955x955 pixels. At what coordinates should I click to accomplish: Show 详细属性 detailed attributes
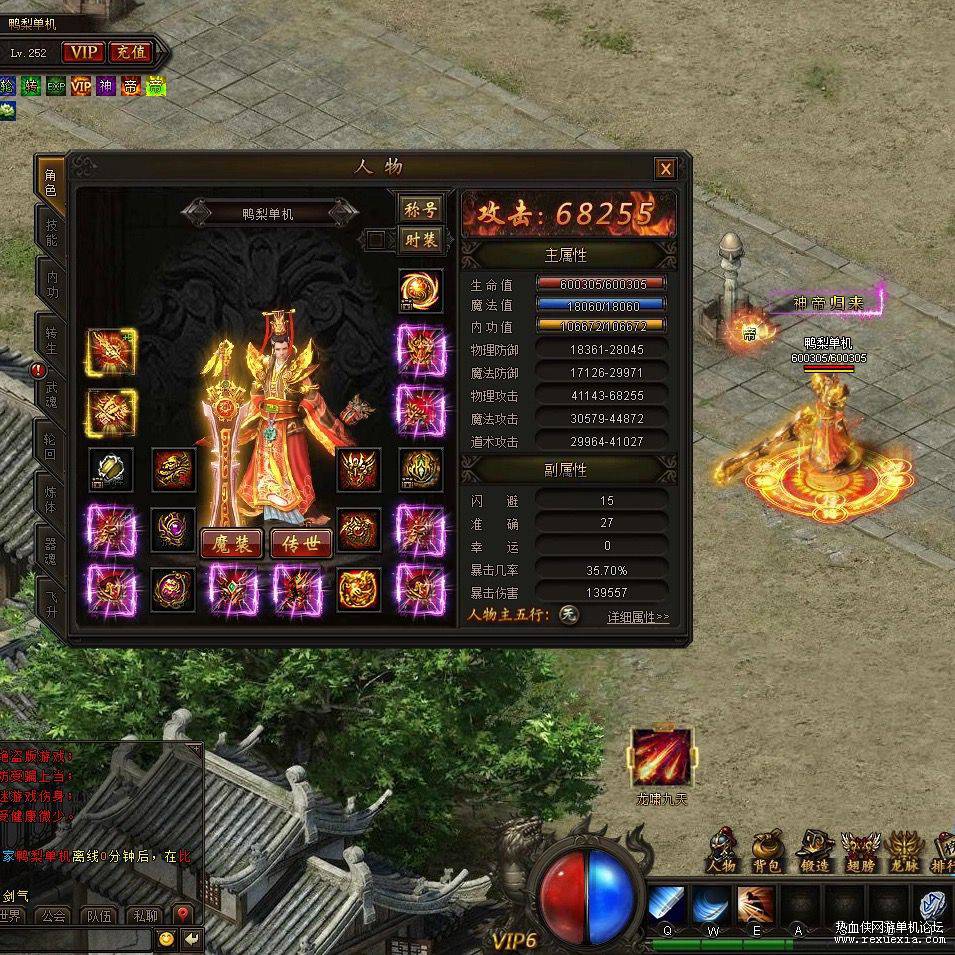[x=638, y=617]
